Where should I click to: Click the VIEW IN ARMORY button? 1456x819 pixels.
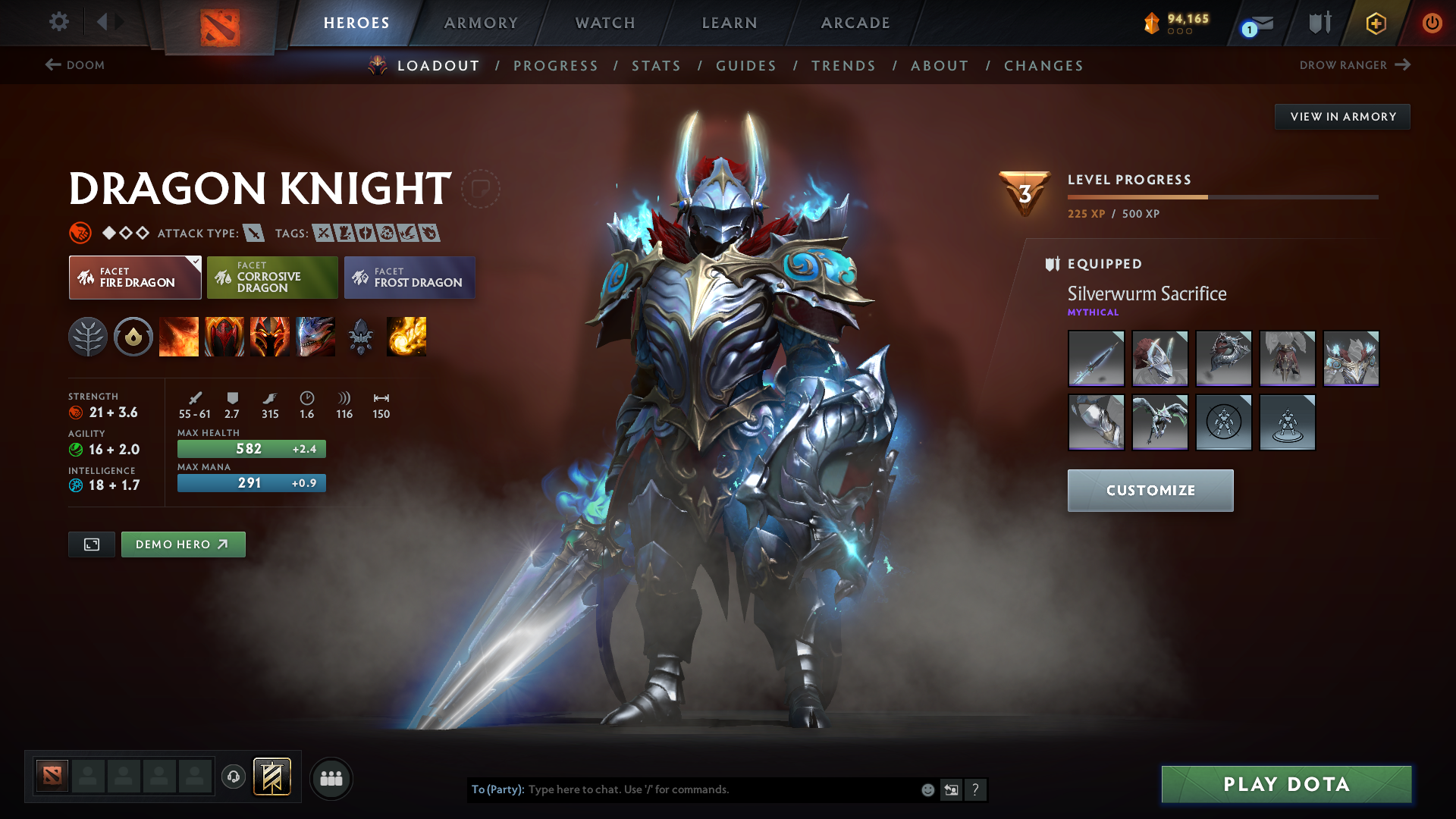pyautogui.click(x=1342, y=116)
